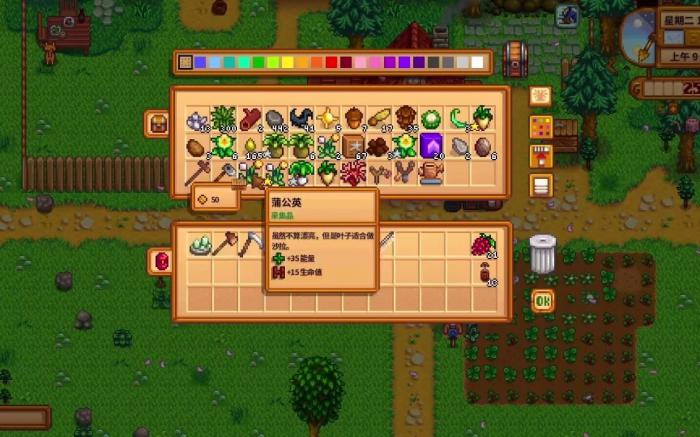The image size is (700, 437).
Task: Take the wooden crate item stack
Action: (x=353, y=146)
